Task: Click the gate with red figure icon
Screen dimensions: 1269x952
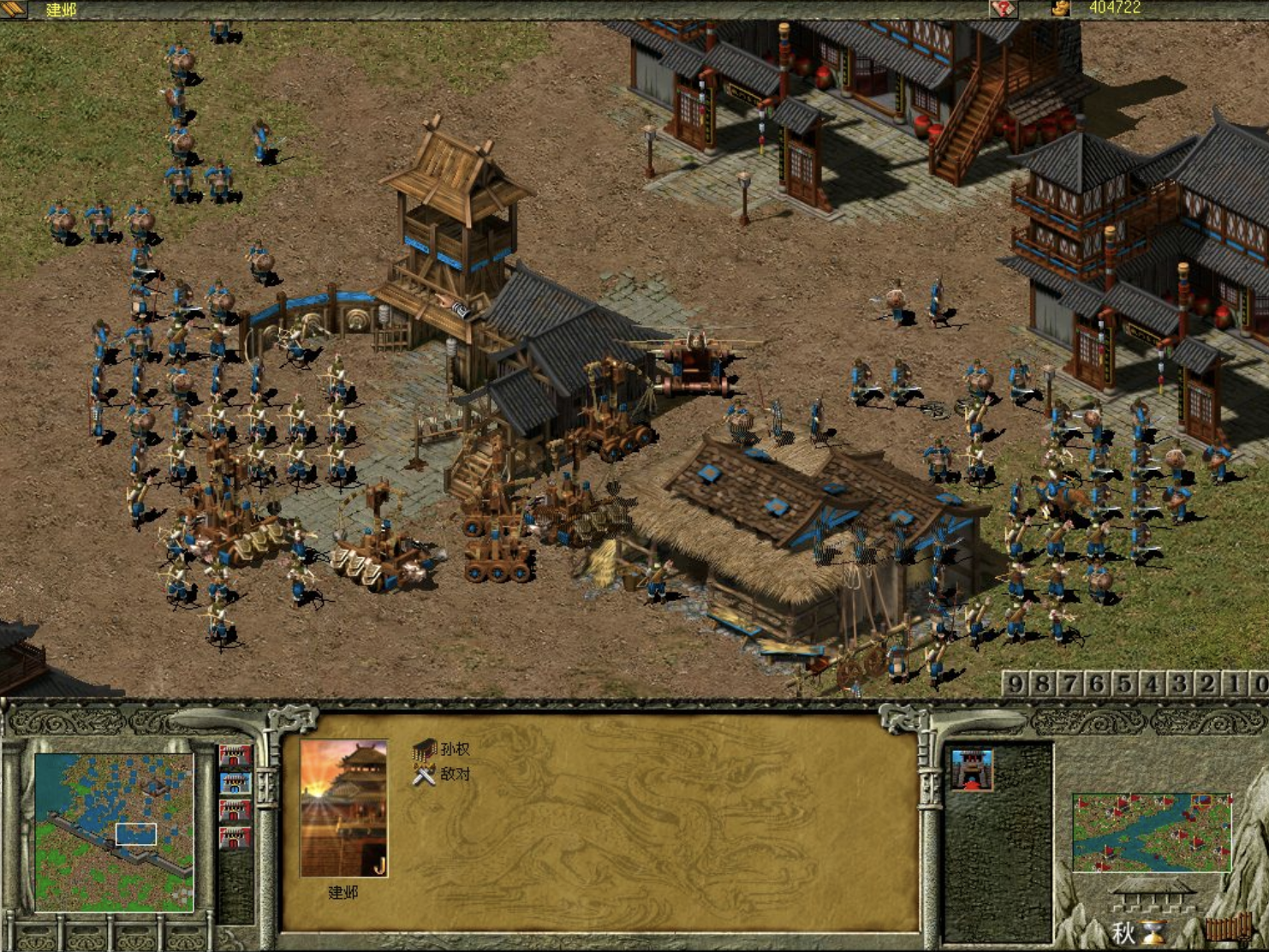Action: click(972, 768)
